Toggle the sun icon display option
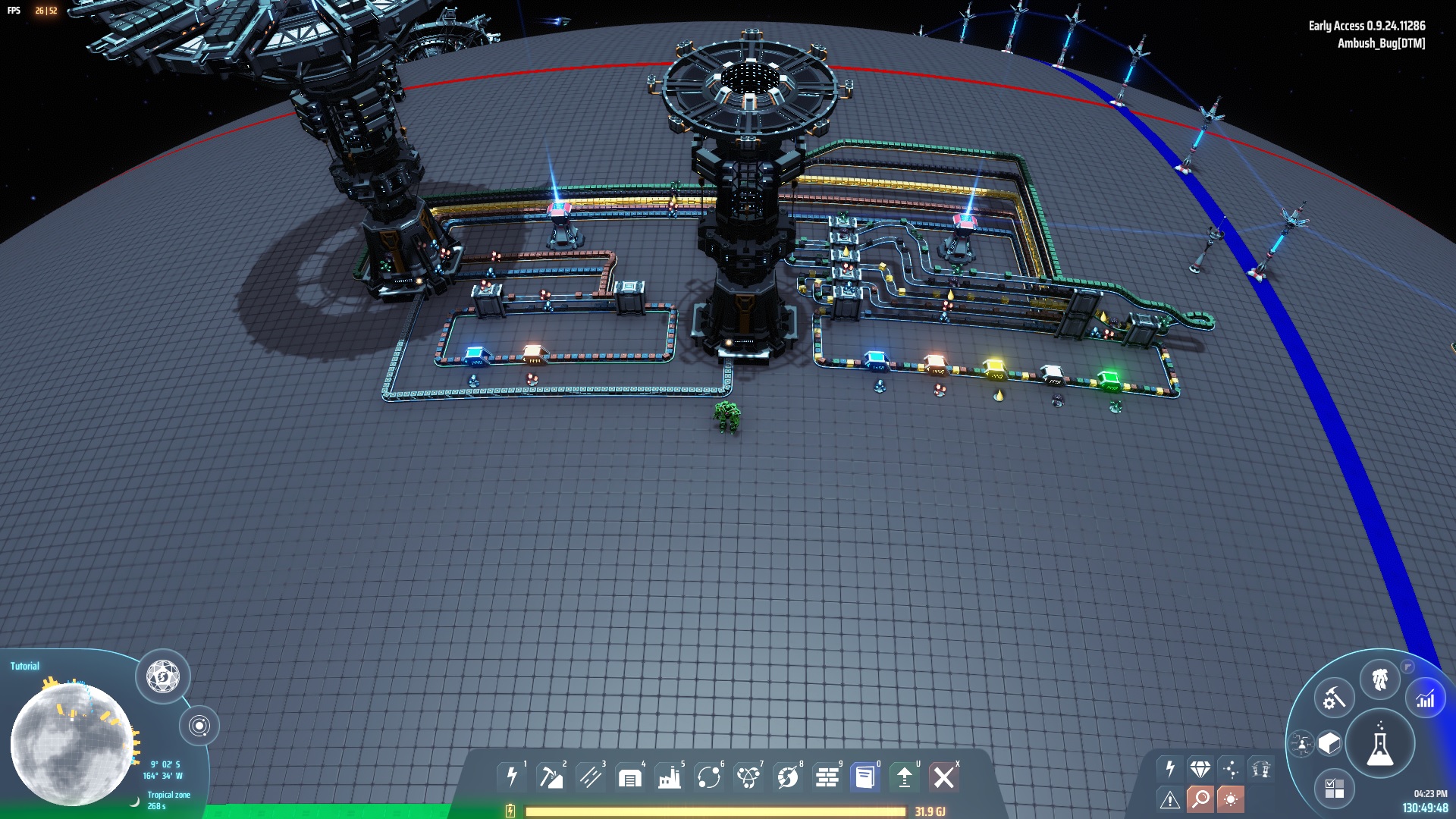1456x819 pixels. coord(1230,799)
